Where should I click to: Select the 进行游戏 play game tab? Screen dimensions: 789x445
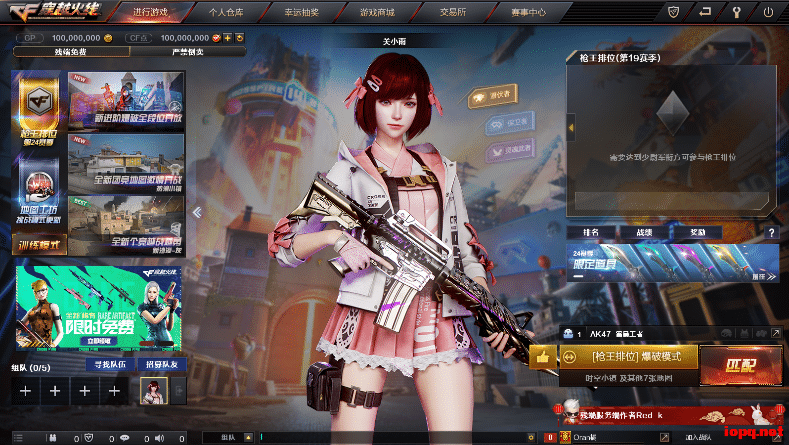coord(157,12)
